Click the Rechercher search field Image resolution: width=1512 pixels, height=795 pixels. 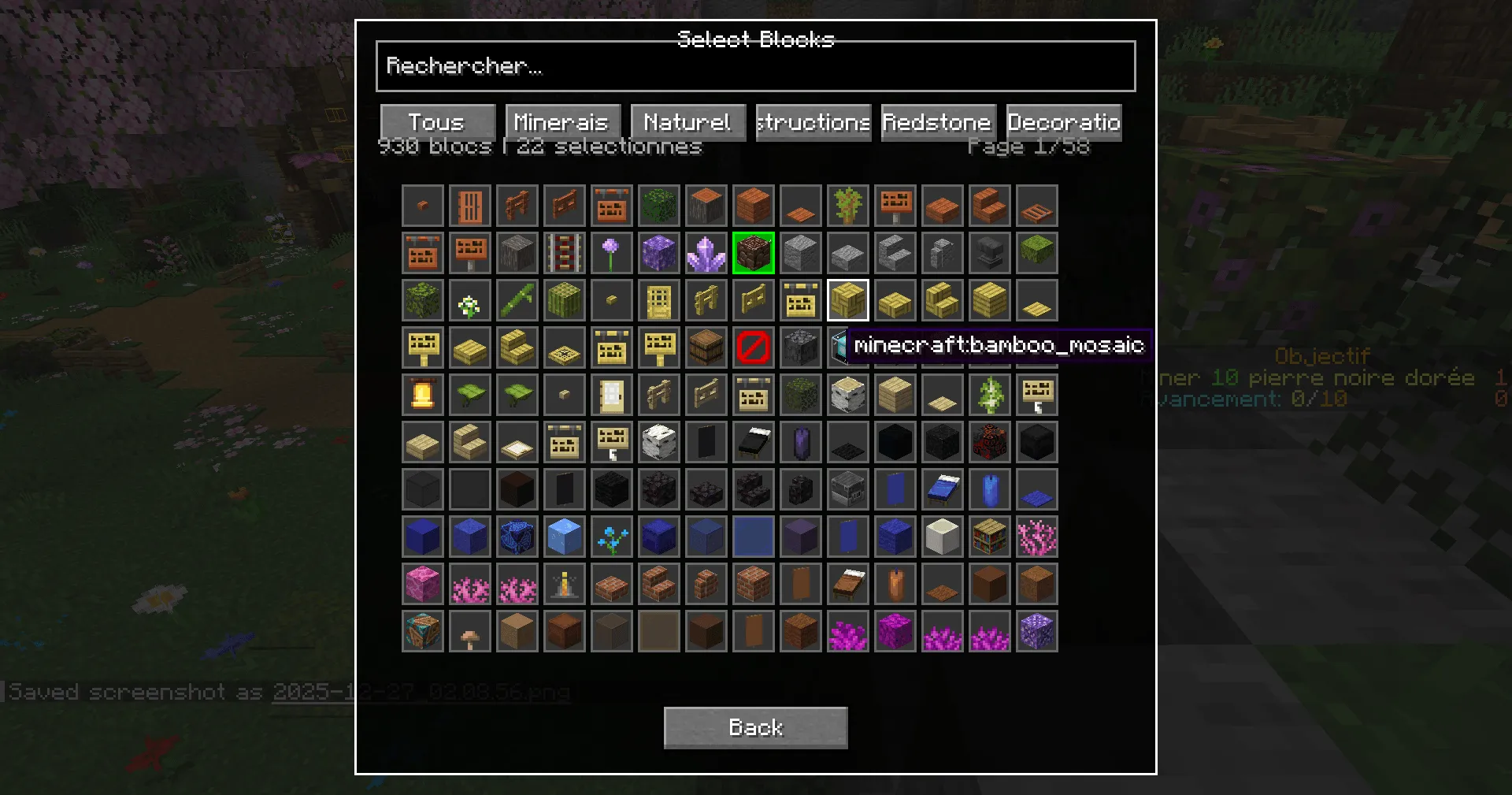tap(755, 66)
